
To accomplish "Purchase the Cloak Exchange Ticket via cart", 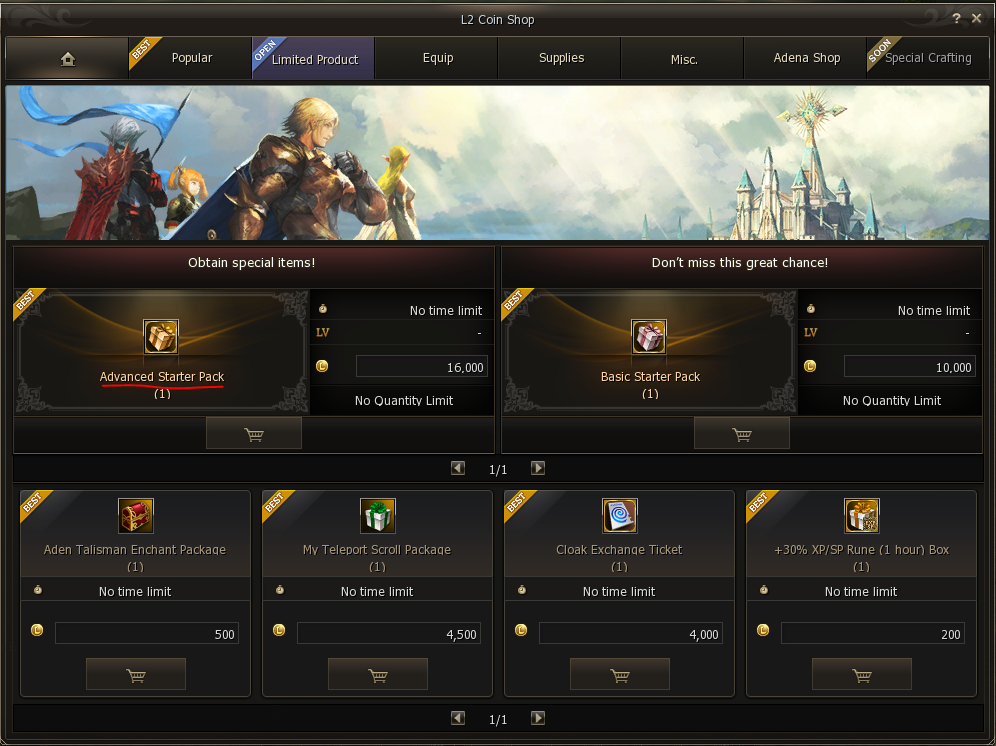I will (620, 674).
